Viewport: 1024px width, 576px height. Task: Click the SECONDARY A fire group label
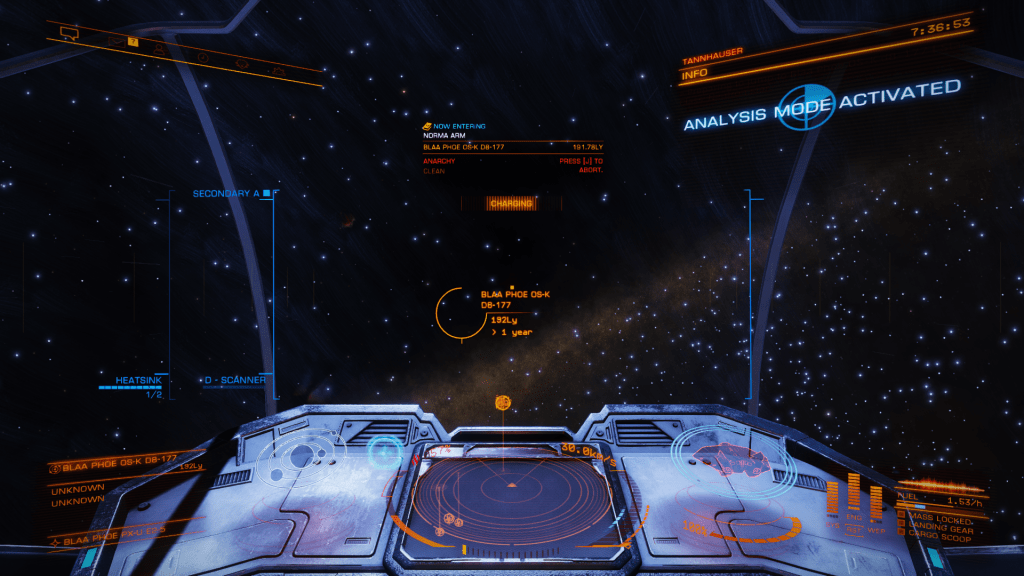pyautogui.click(x=226, y=193)
